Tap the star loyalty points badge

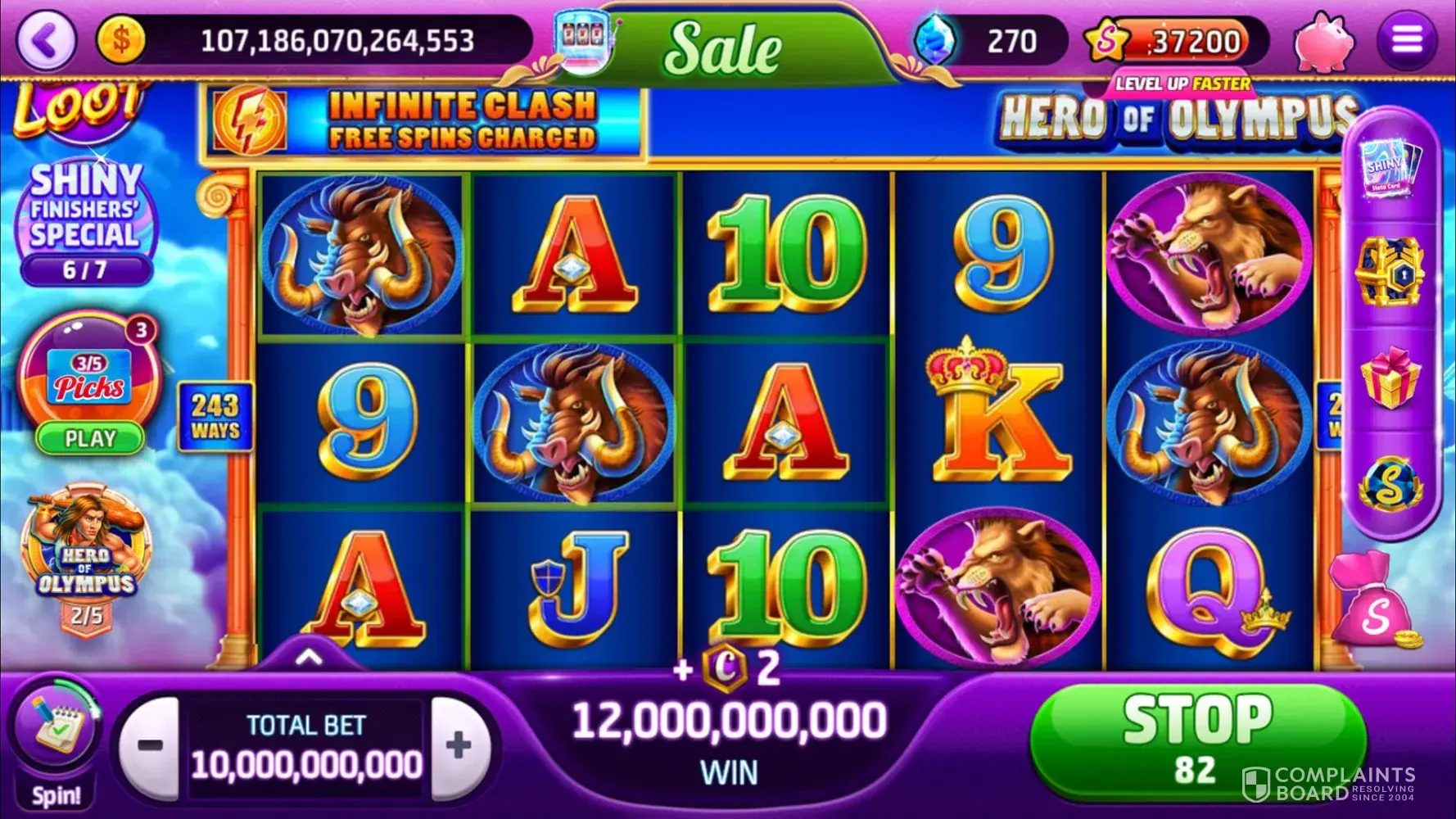click(1107, 41)
